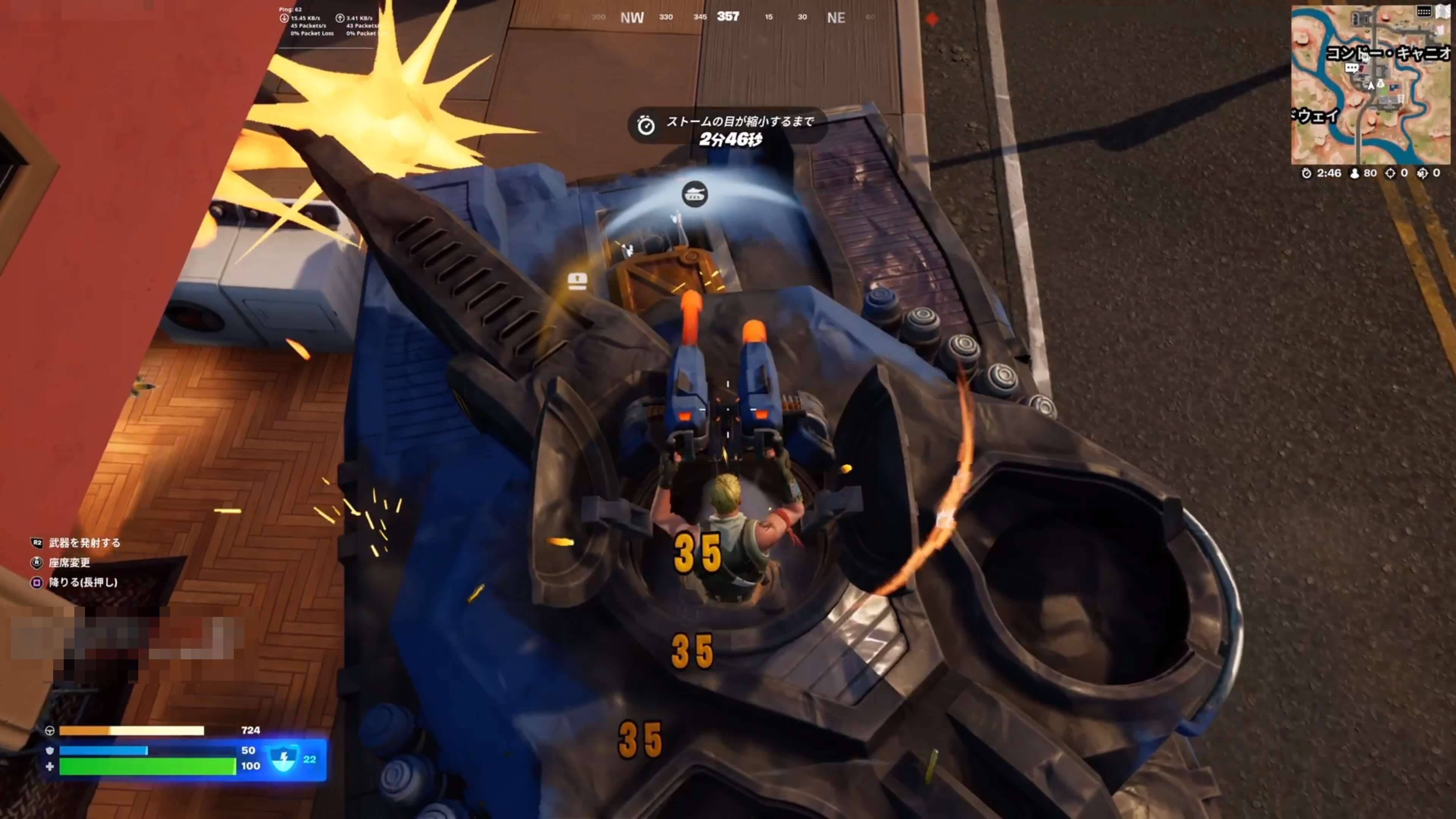Click the yellow chest marker icon
1456x819 pixels.
coord(577,281)
